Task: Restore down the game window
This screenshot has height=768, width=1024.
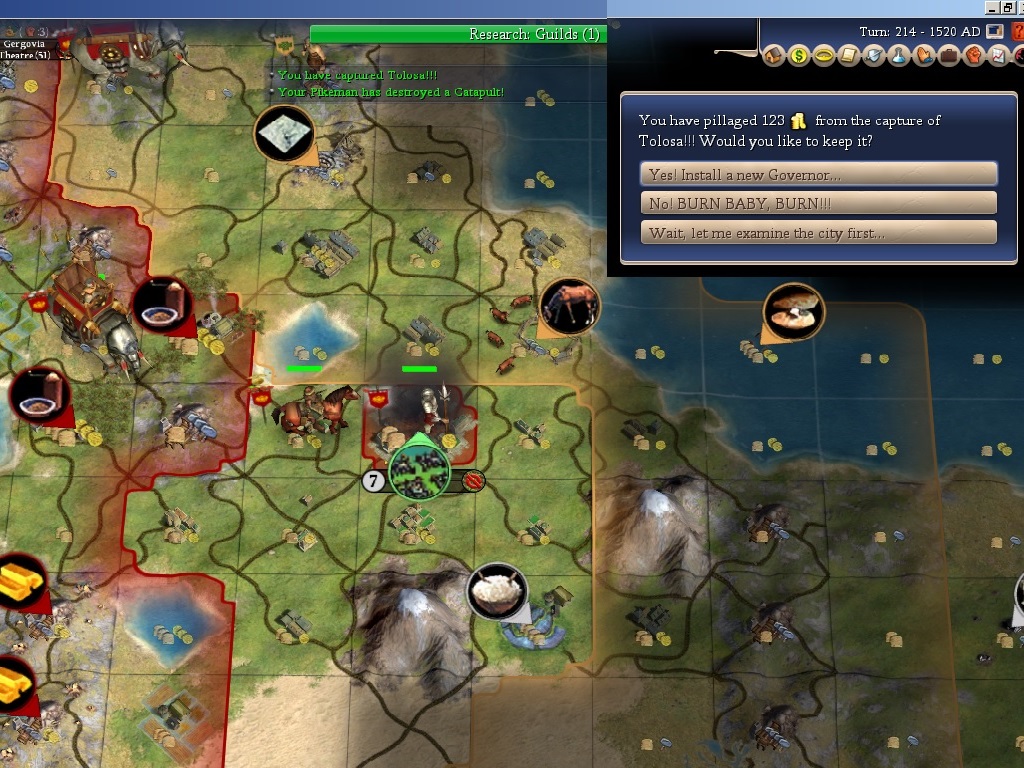Action: coord(1007,7)
